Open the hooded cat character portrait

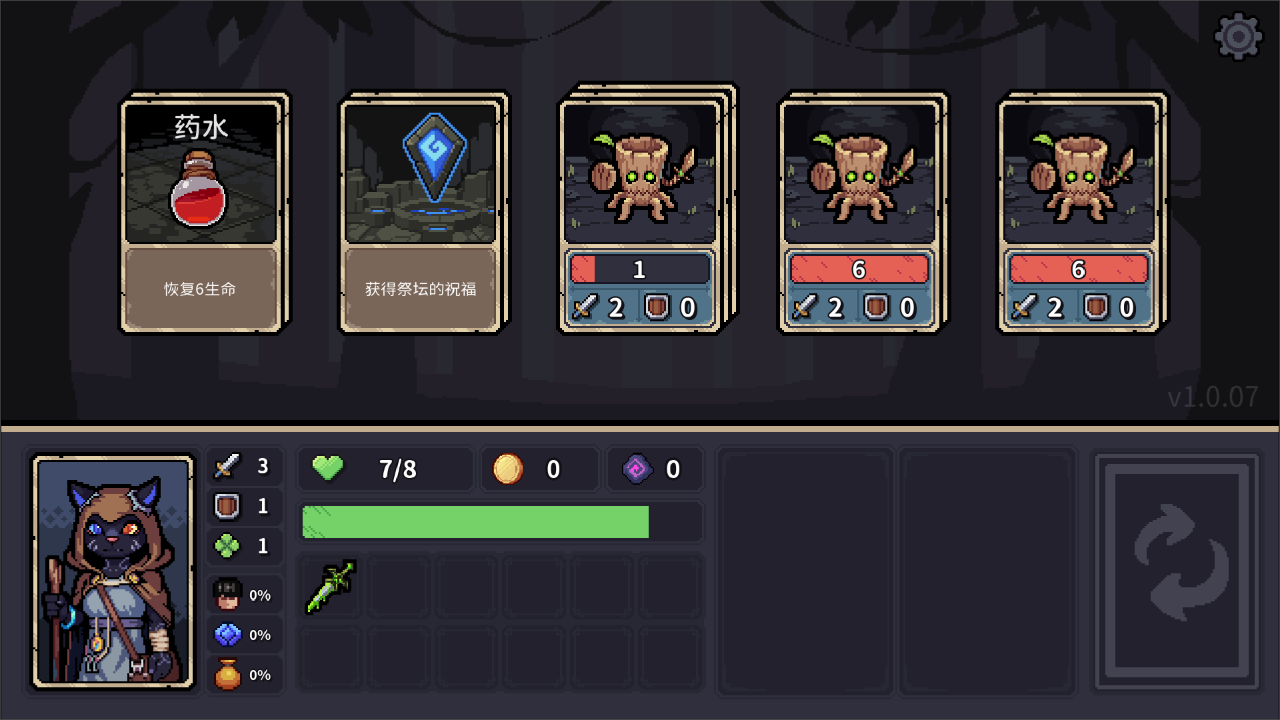pos(113,571)
